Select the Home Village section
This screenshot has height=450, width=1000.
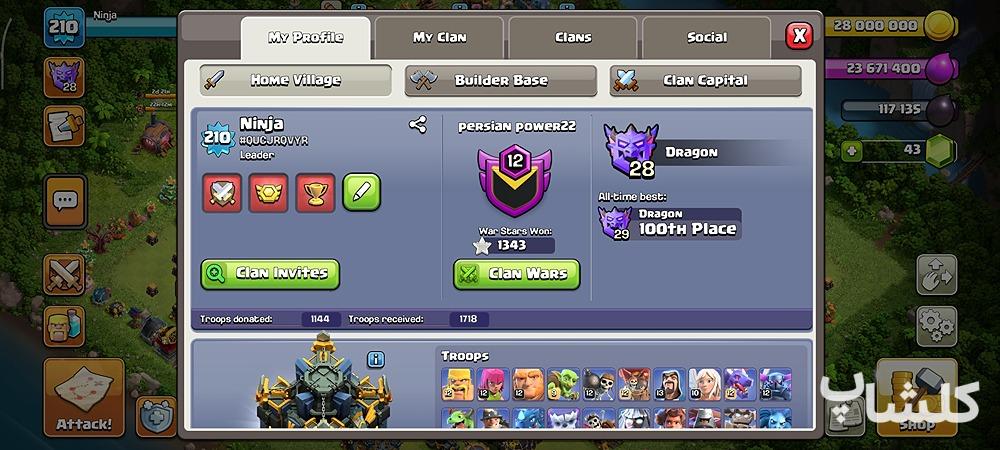click(295, 80)
